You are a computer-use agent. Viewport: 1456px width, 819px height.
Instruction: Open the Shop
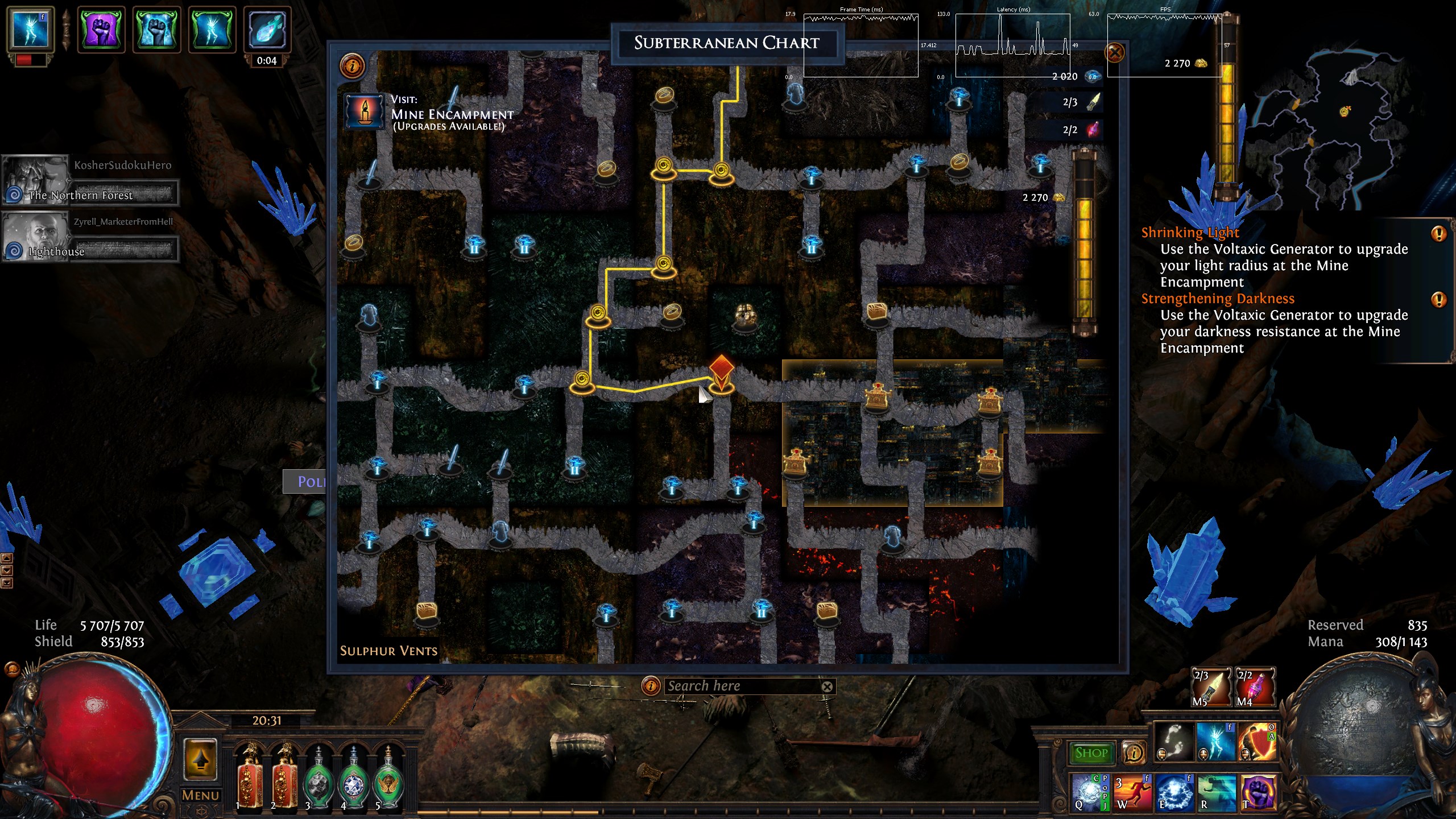pyautogui.click(x=1091, y=753)
